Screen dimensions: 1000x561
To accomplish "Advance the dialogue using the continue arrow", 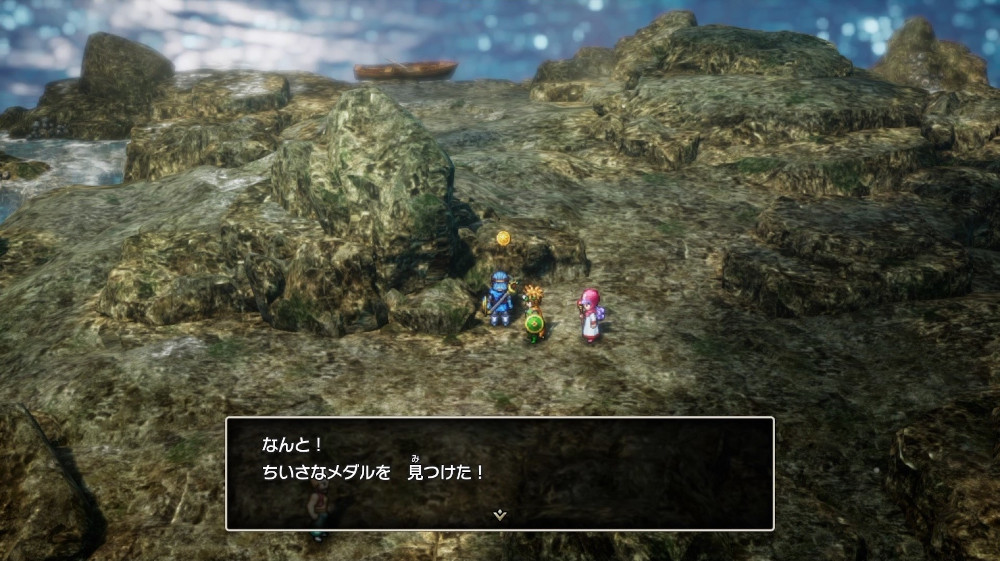I will (500, 515).
